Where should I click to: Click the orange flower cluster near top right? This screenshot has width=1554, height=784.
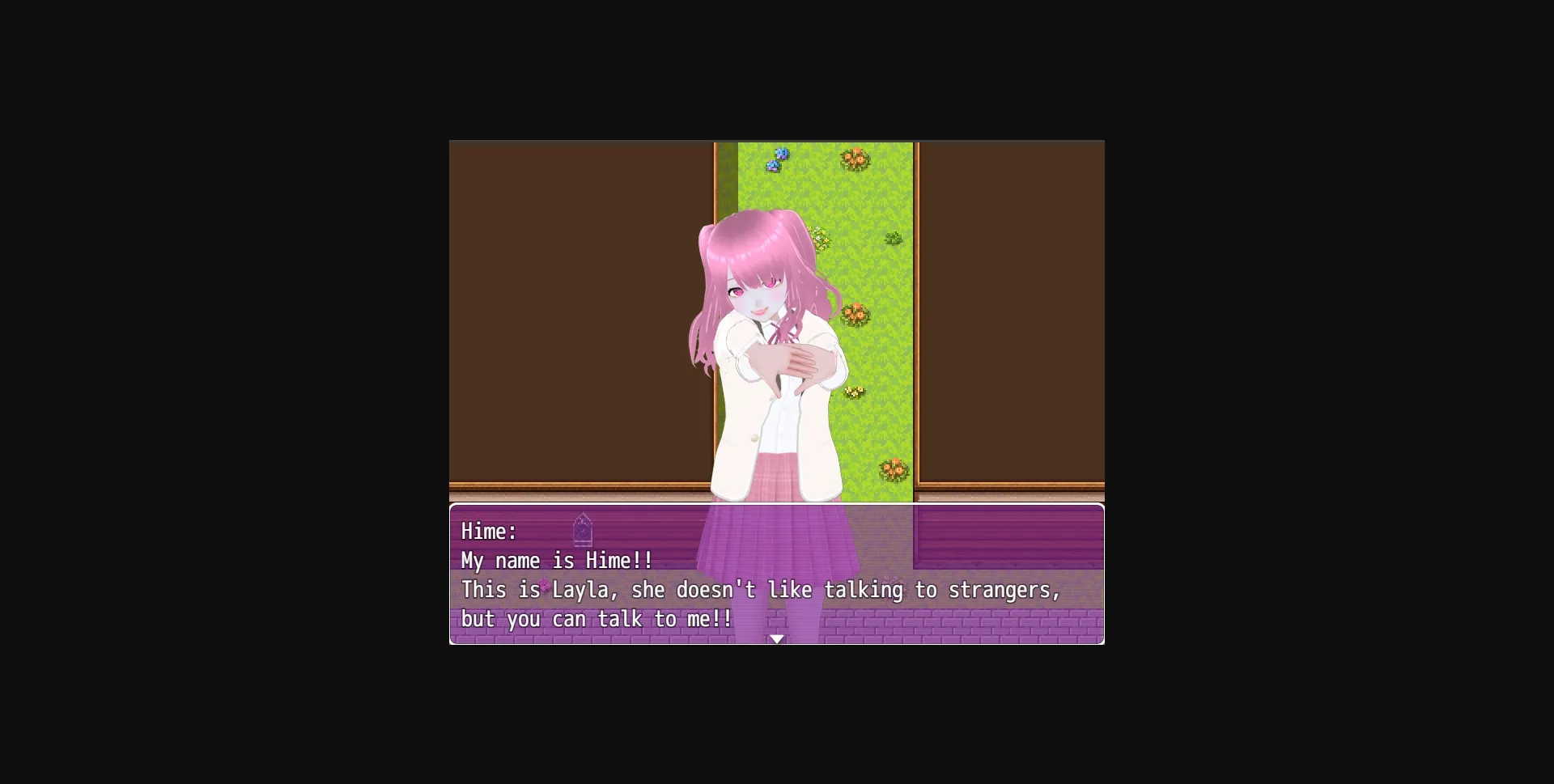[856, 159]
